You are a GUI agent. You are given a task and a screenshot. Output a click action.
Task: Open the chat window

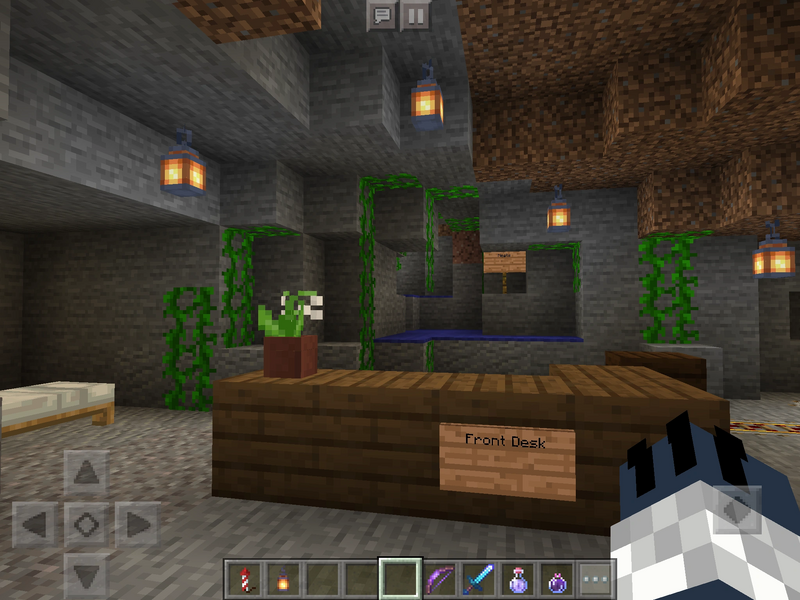(x=381, y=15)
